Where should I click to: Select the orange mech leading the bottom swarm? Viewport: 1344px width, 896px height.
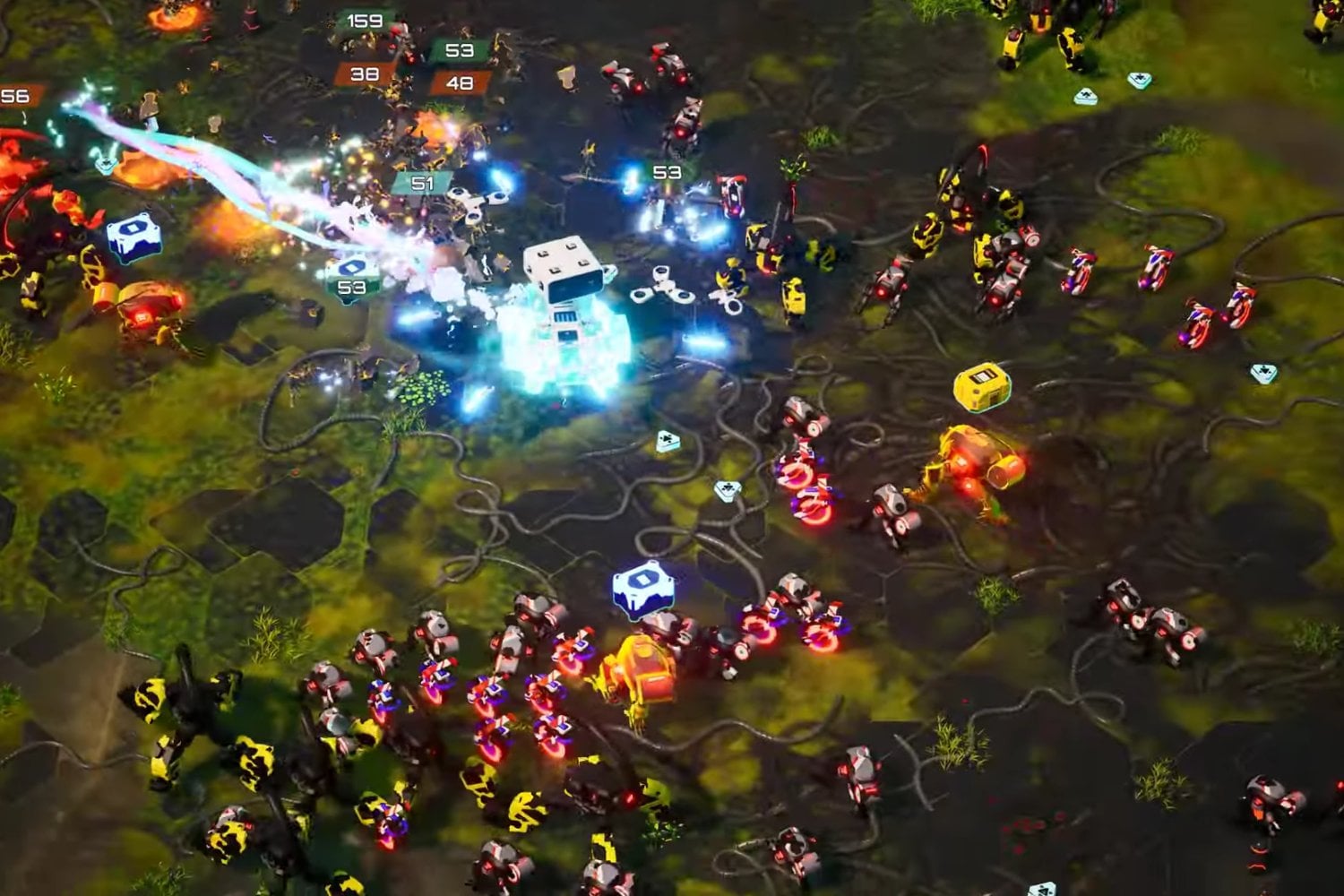click(x=638, y=668)
